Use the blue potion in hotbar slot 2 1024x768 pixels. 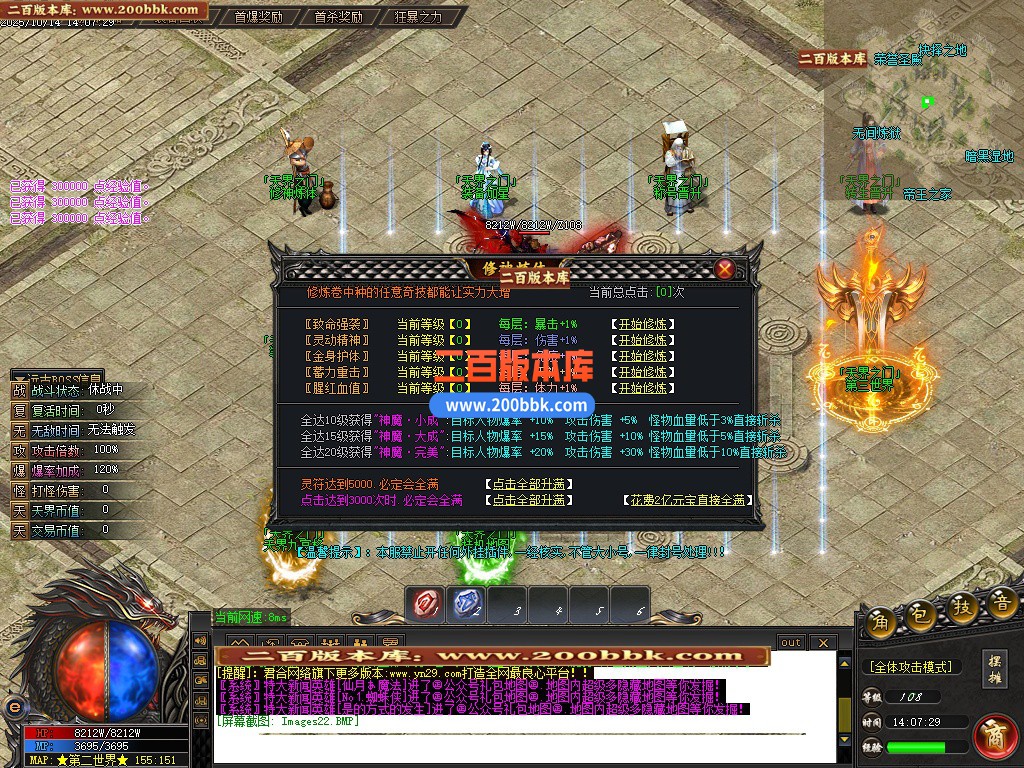pyautogui.click(x=468, y=603)
